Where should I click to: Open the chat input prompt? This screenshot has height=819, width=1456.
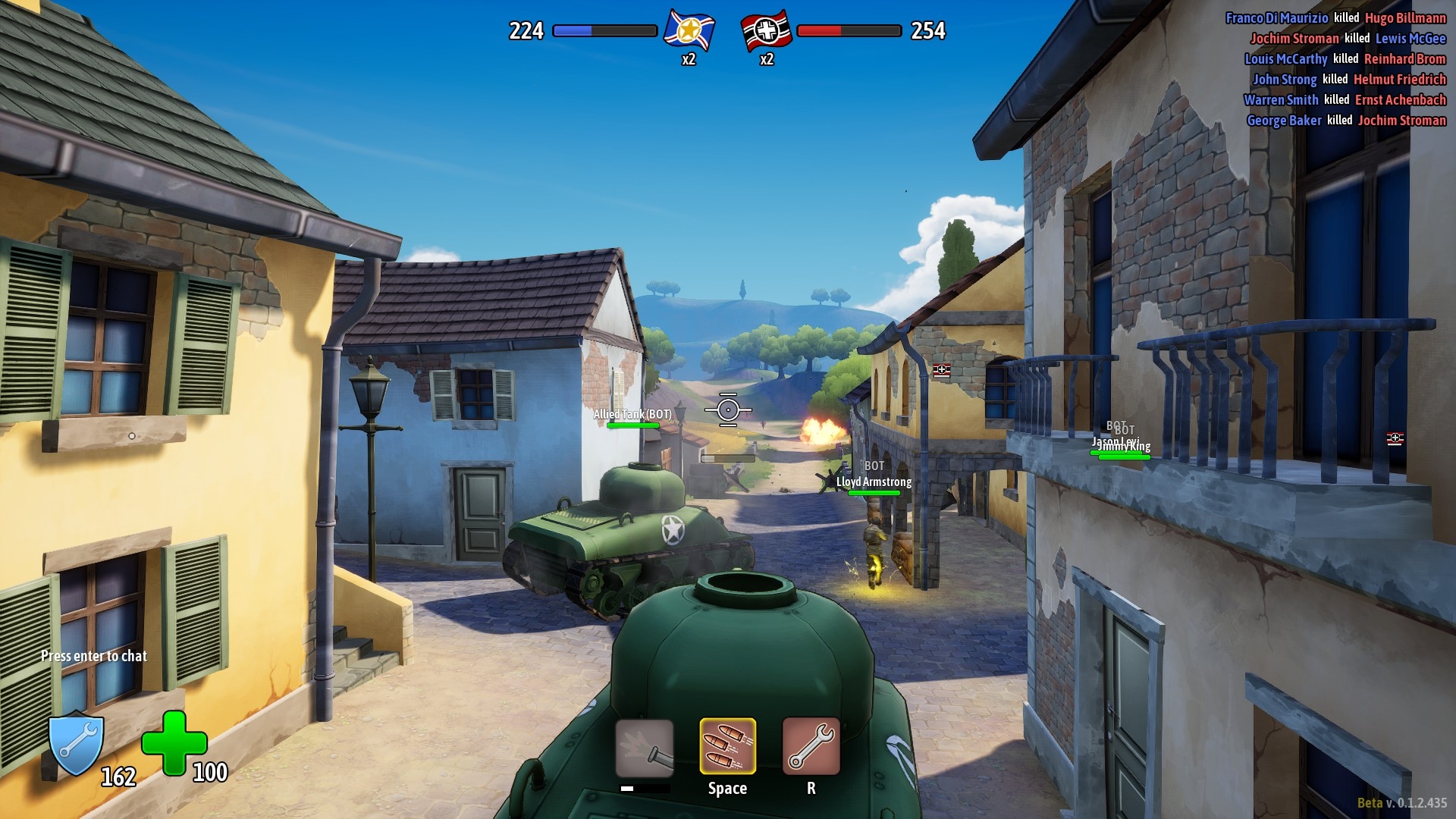point(94,656)
